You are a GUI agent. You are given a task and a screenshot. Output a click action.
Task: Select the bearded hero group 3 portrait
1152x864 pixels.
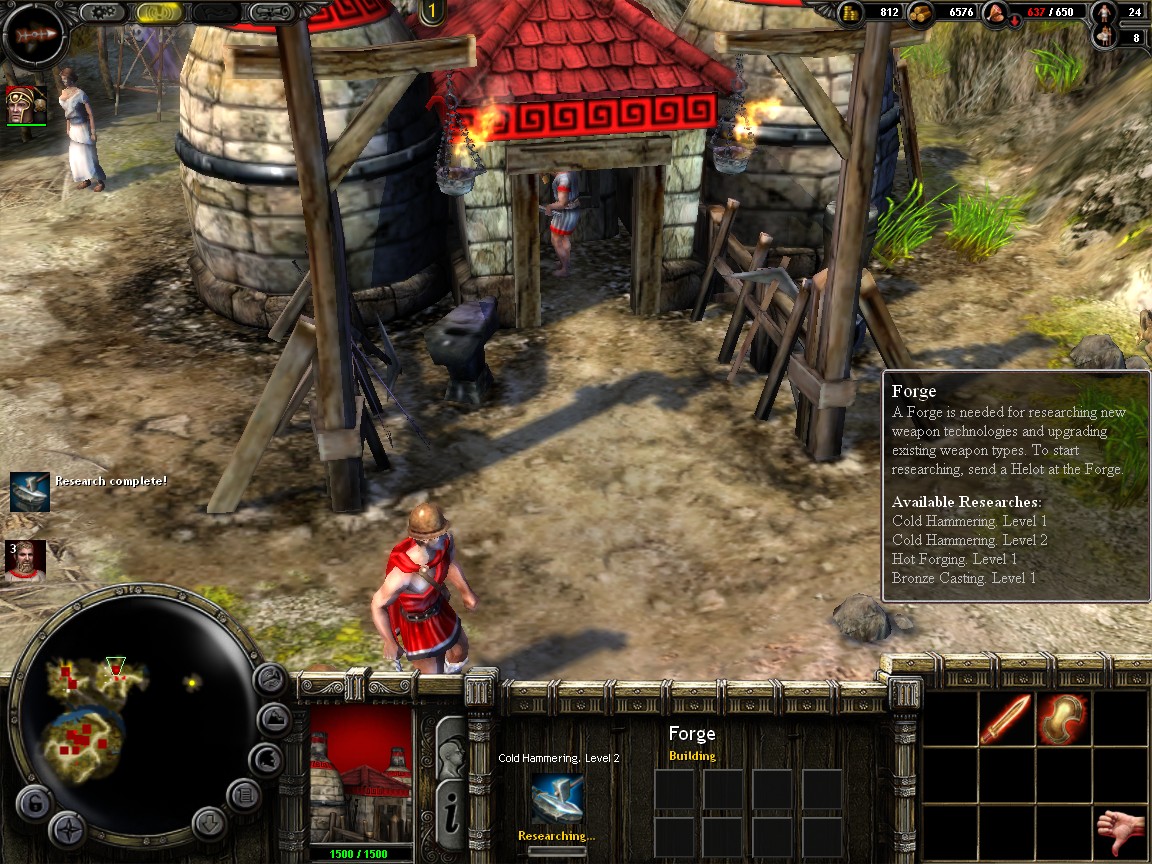pos(25,561)
